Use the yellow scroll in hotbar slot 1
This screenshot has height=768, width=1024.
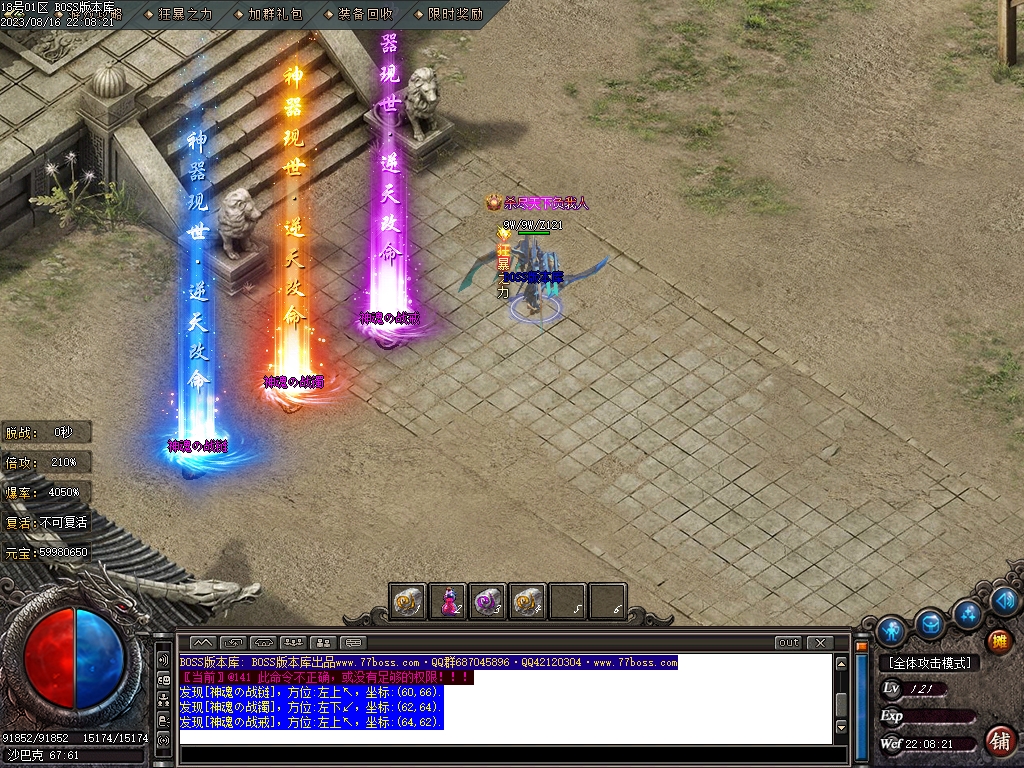click(408, 601)
